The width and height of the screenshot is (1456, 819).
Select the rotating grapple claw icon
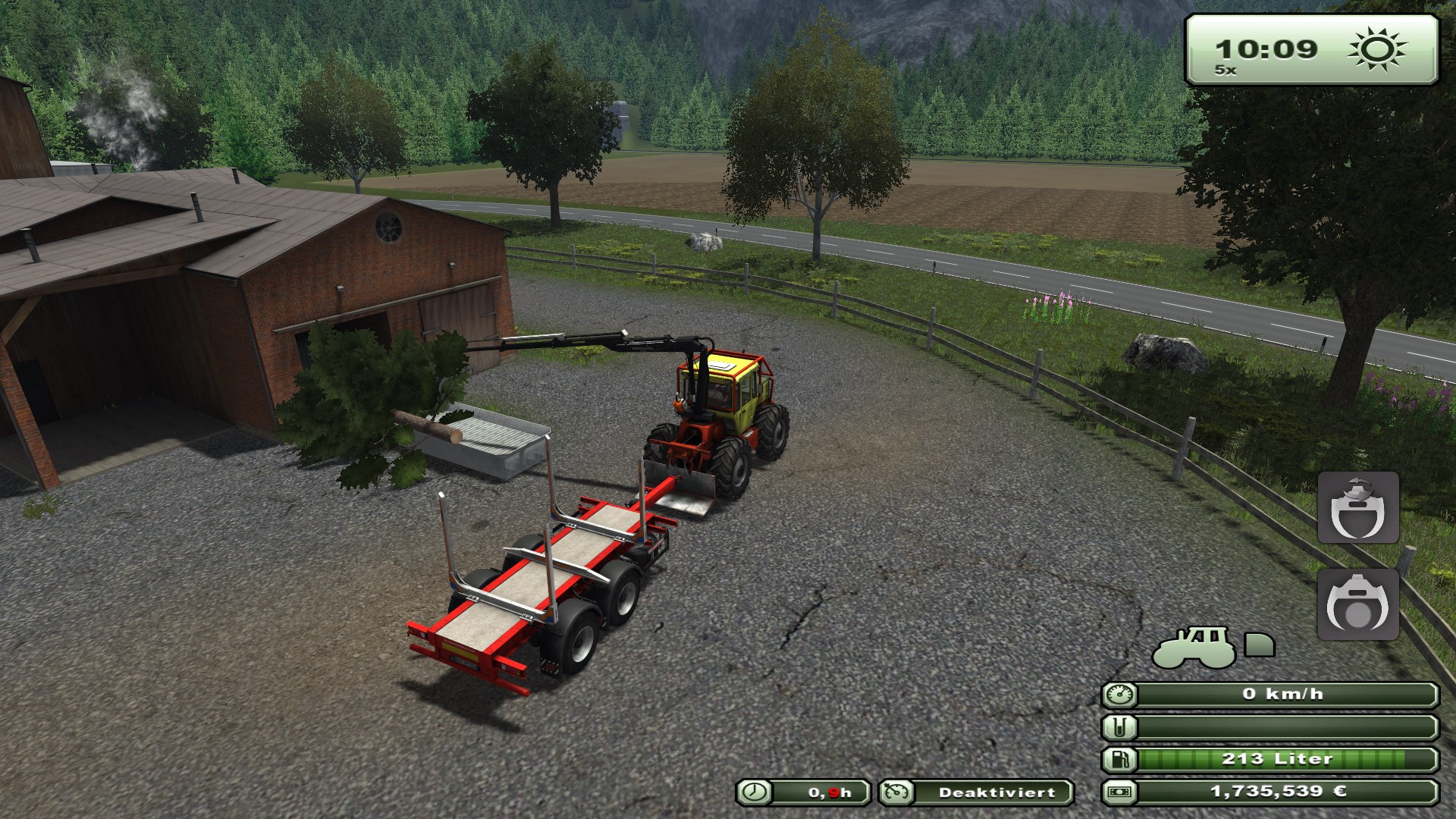(x=1357, y=507)
